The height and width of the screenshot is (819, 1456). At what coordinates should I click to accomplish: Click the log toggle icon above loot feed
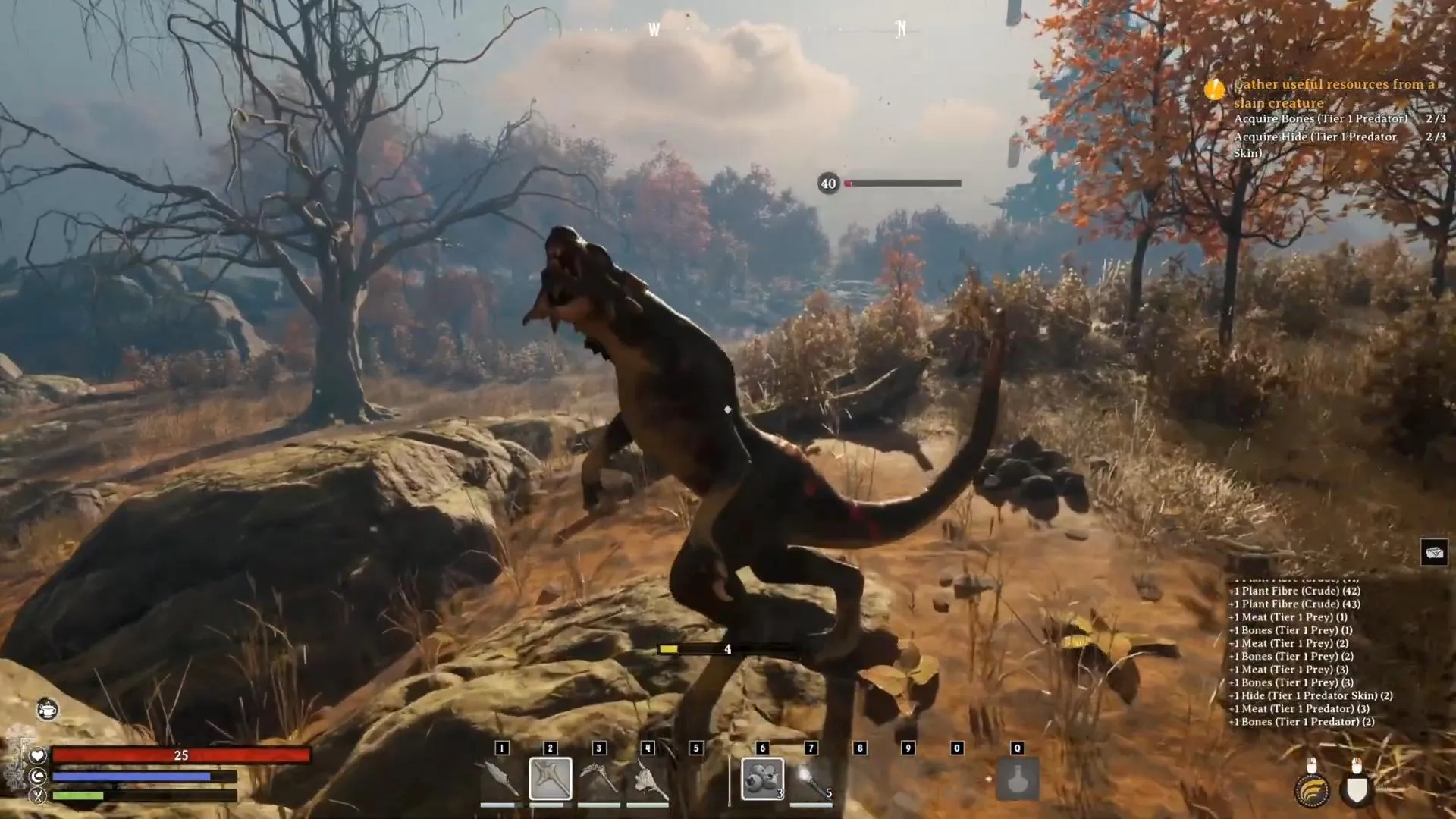pyautogui.click(x=1434, y=552)
